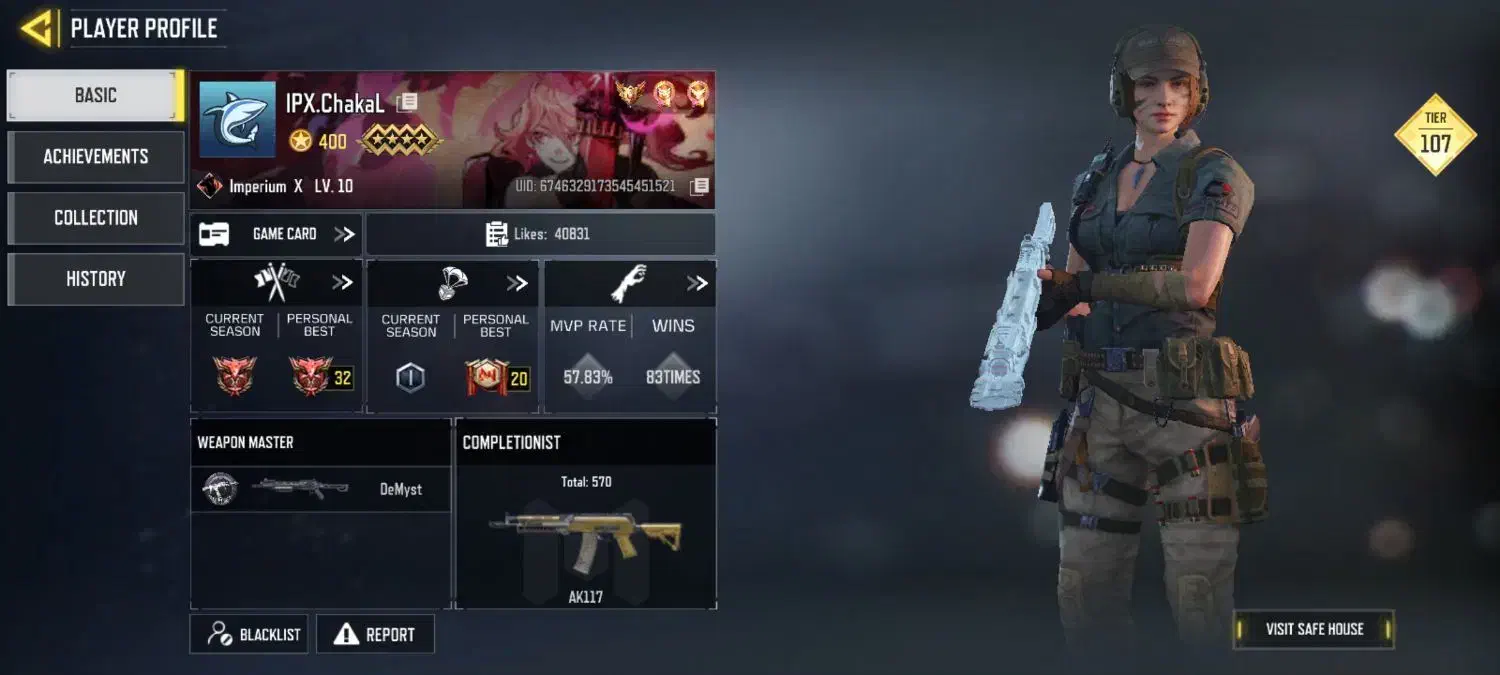Blacklist this player
This screenshot has width=1500, height=675.
point(249,634)
